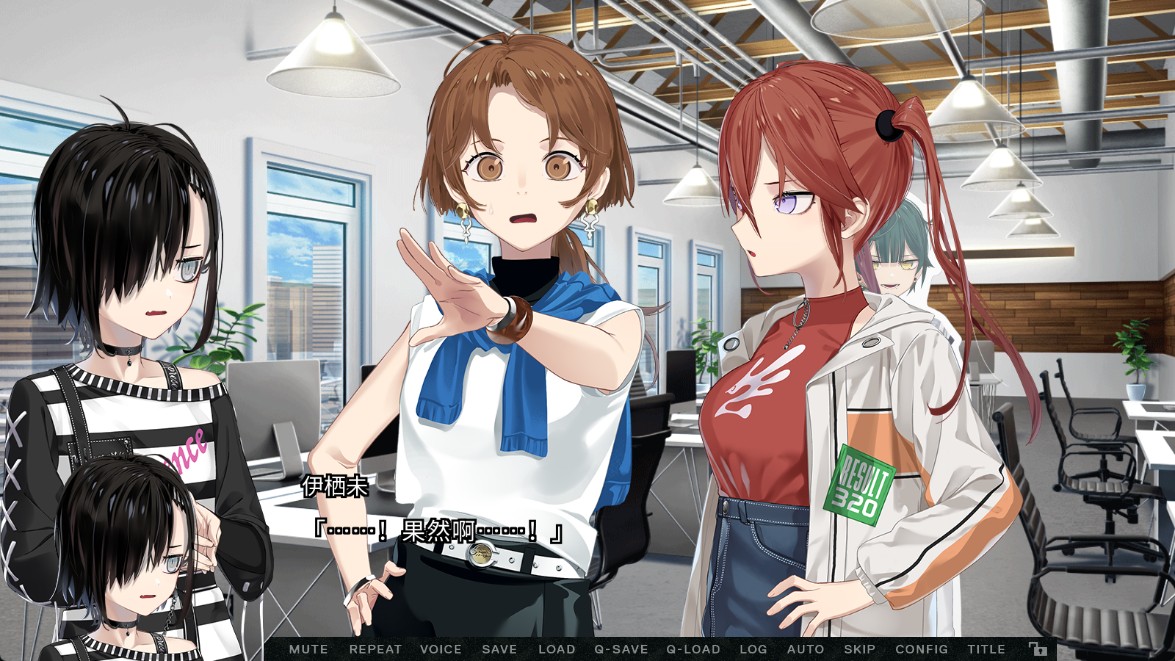Image resolution: width=1175 pixels, height=661 pixels.
Task: Enable AUTO text advance
Action: pos(806,649)
